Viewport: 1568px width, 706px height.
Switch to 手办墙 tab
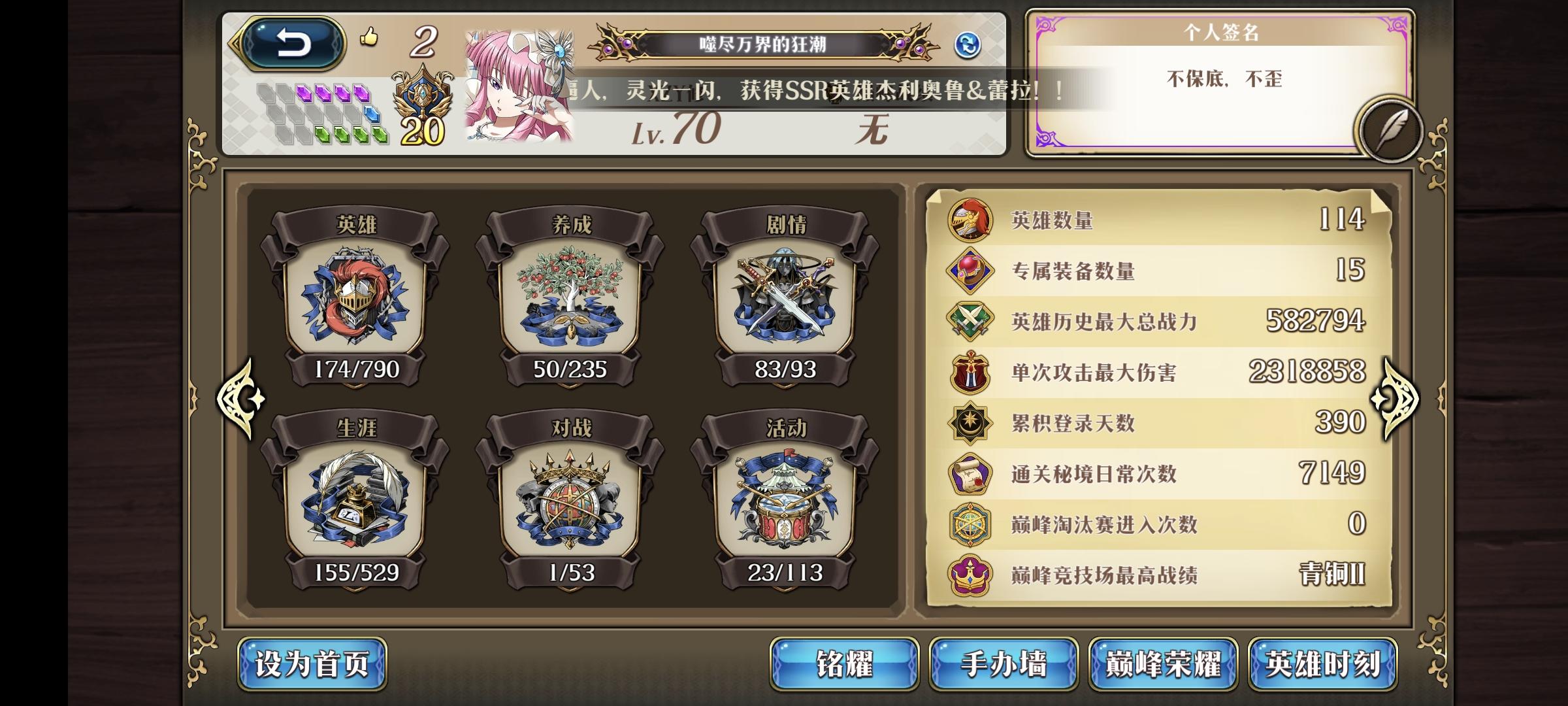tap(1004, 663)
